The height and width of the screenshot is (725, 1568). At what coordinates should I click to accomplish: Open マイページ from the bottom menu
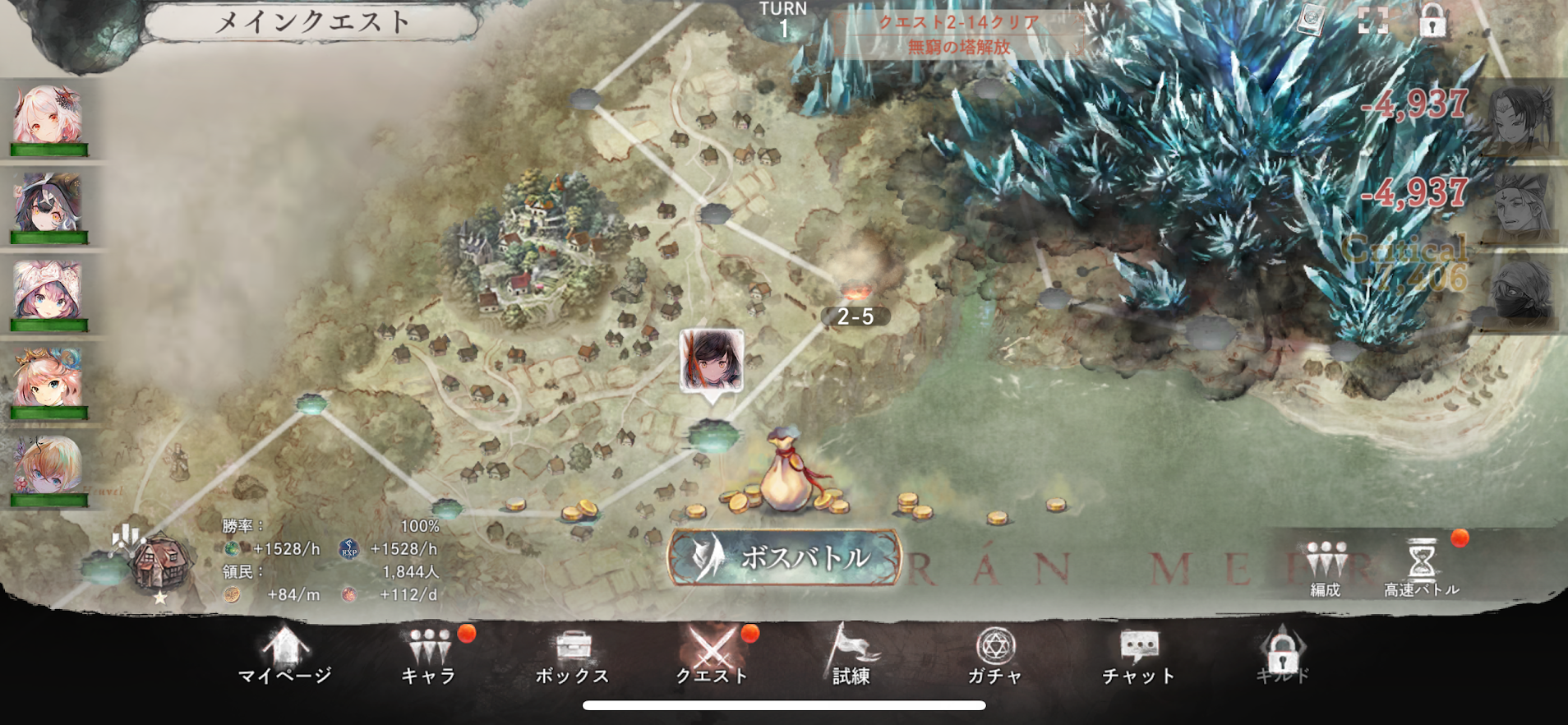point(284,656)
